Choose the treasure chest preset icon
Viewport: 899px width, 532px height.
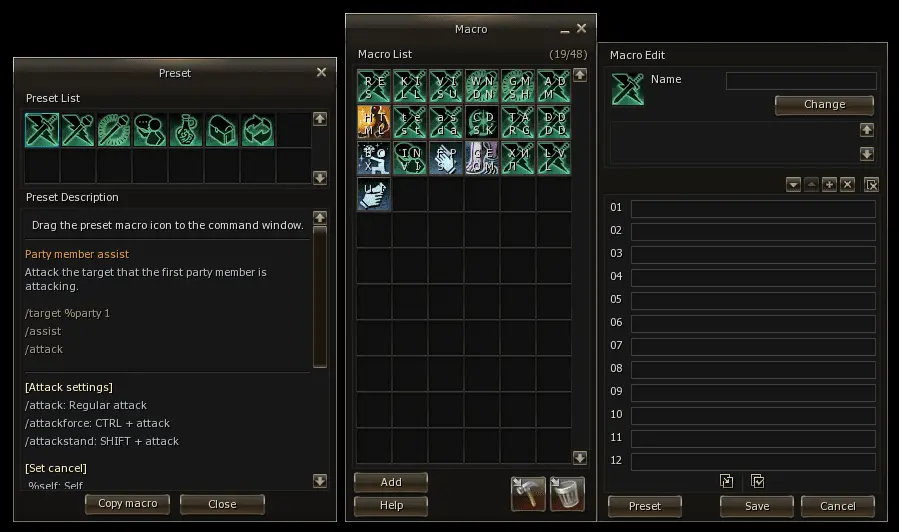click(x=222, y=130)
